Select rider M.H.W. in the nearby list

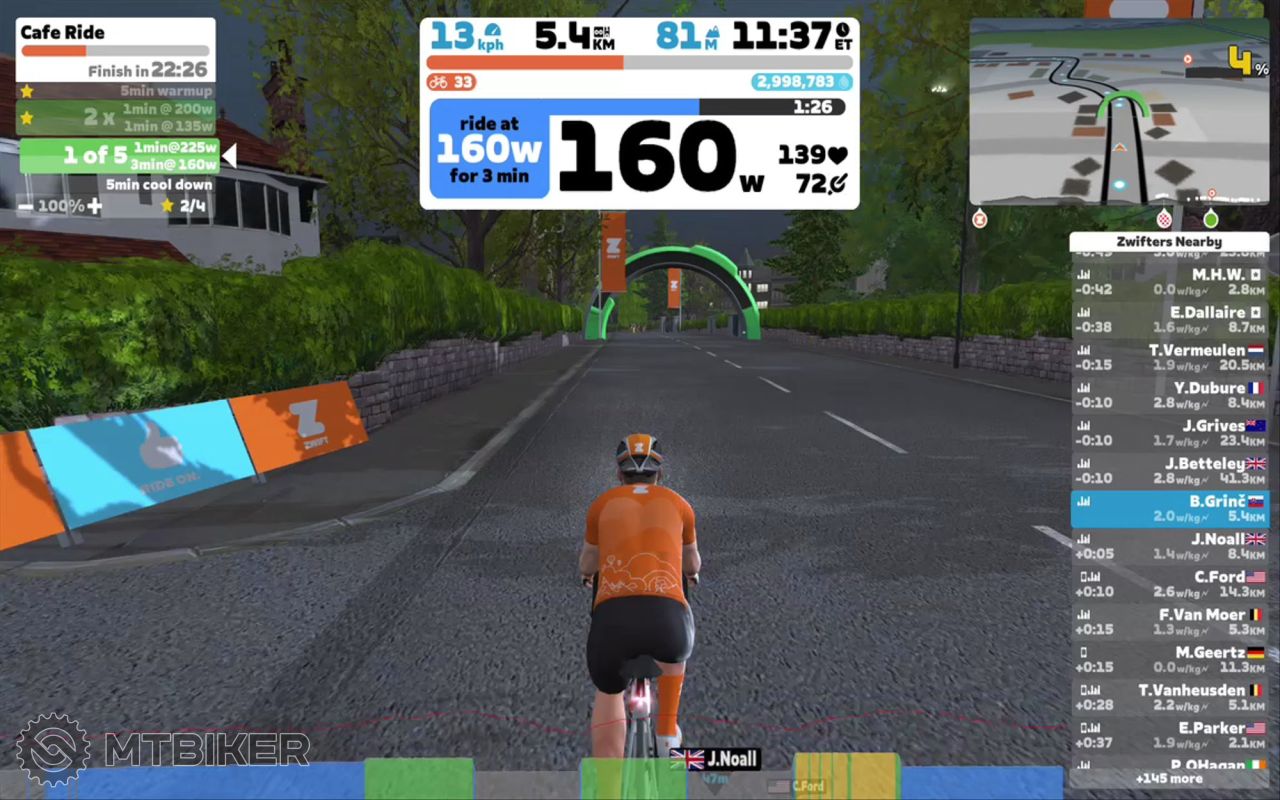click(1169, 281)
